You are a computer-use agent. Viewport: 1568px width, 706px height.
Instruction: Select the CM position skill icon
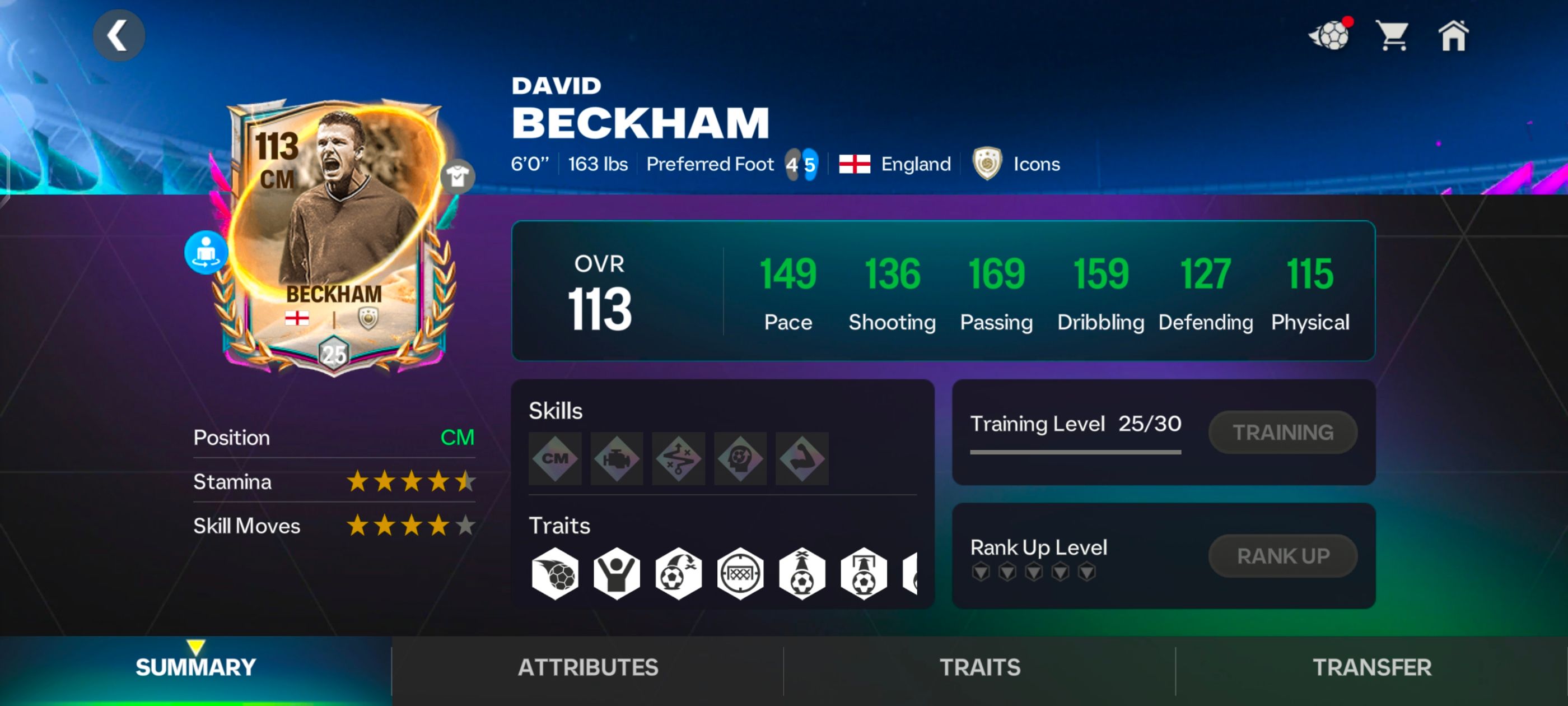[x=554, y=459]
